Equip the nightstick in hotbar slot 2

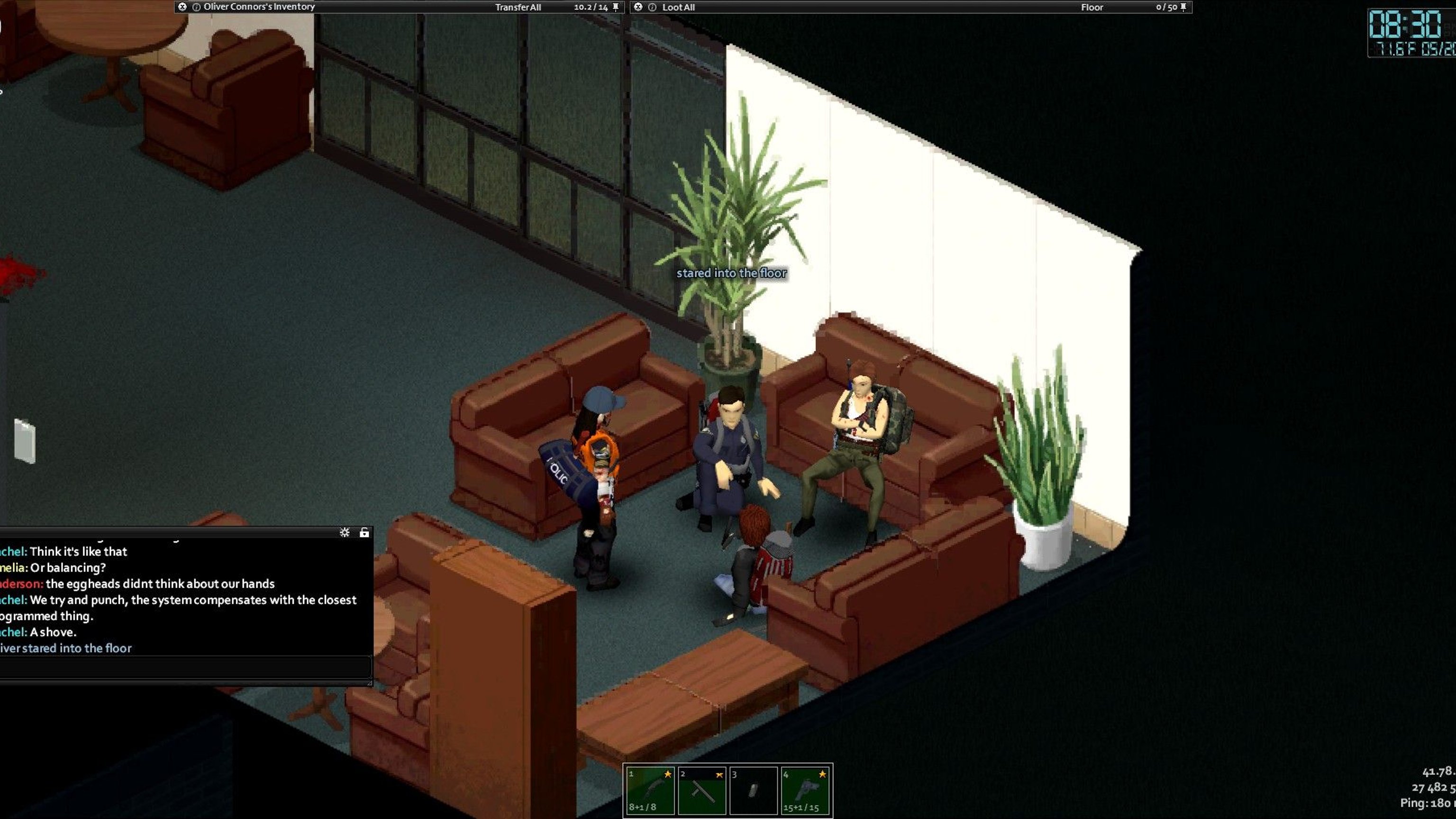(702, 790)
